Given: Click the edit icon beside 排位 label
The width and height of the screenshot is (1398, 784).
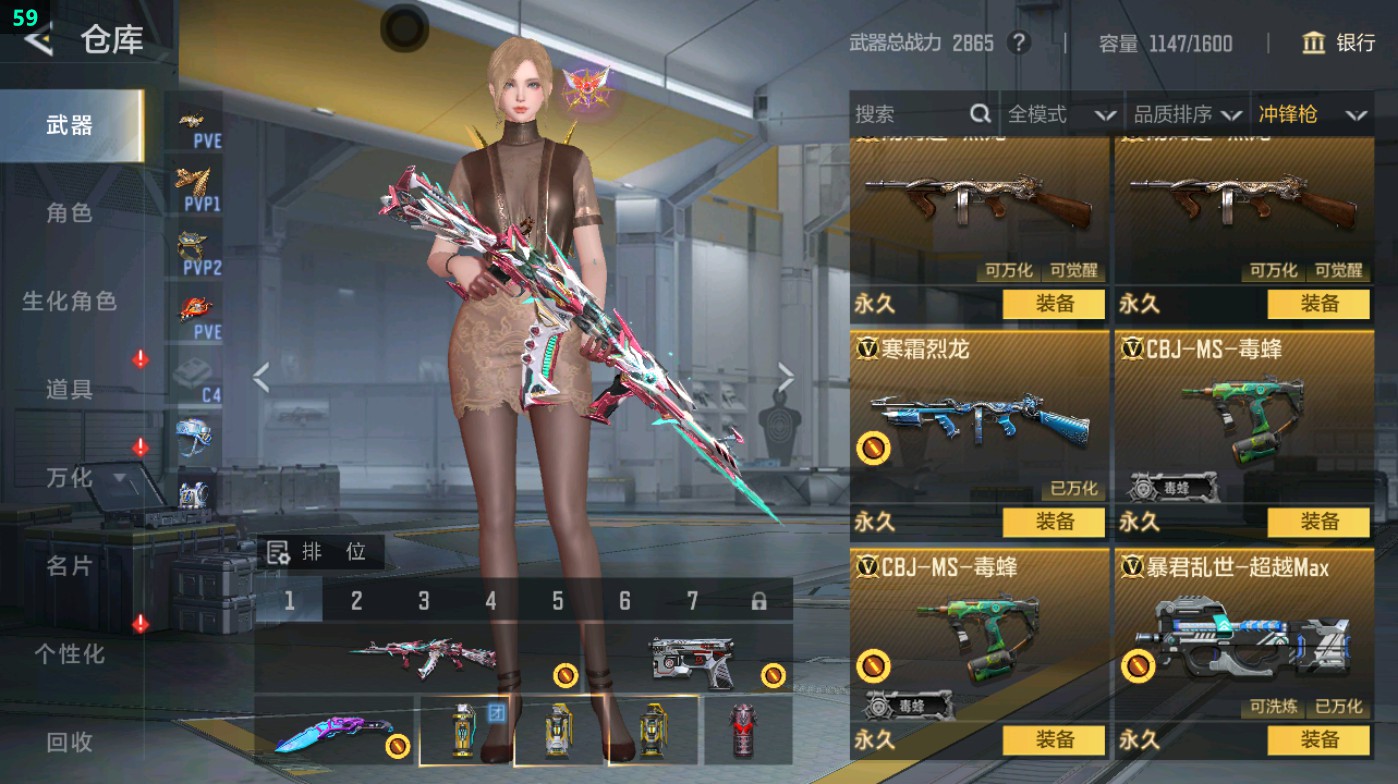Looking at the screenshot, I should click(278, 550).
